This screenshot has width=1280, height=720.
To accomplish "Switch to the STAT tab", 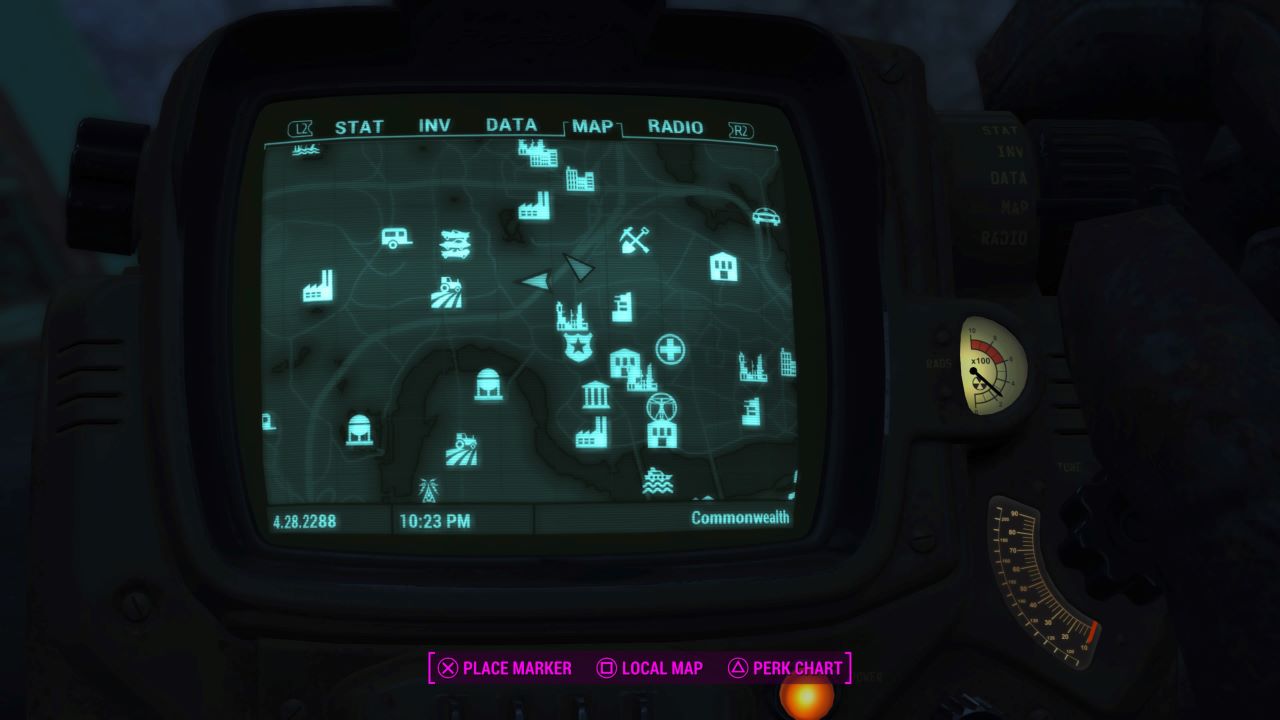I will (x=360, y=126).
